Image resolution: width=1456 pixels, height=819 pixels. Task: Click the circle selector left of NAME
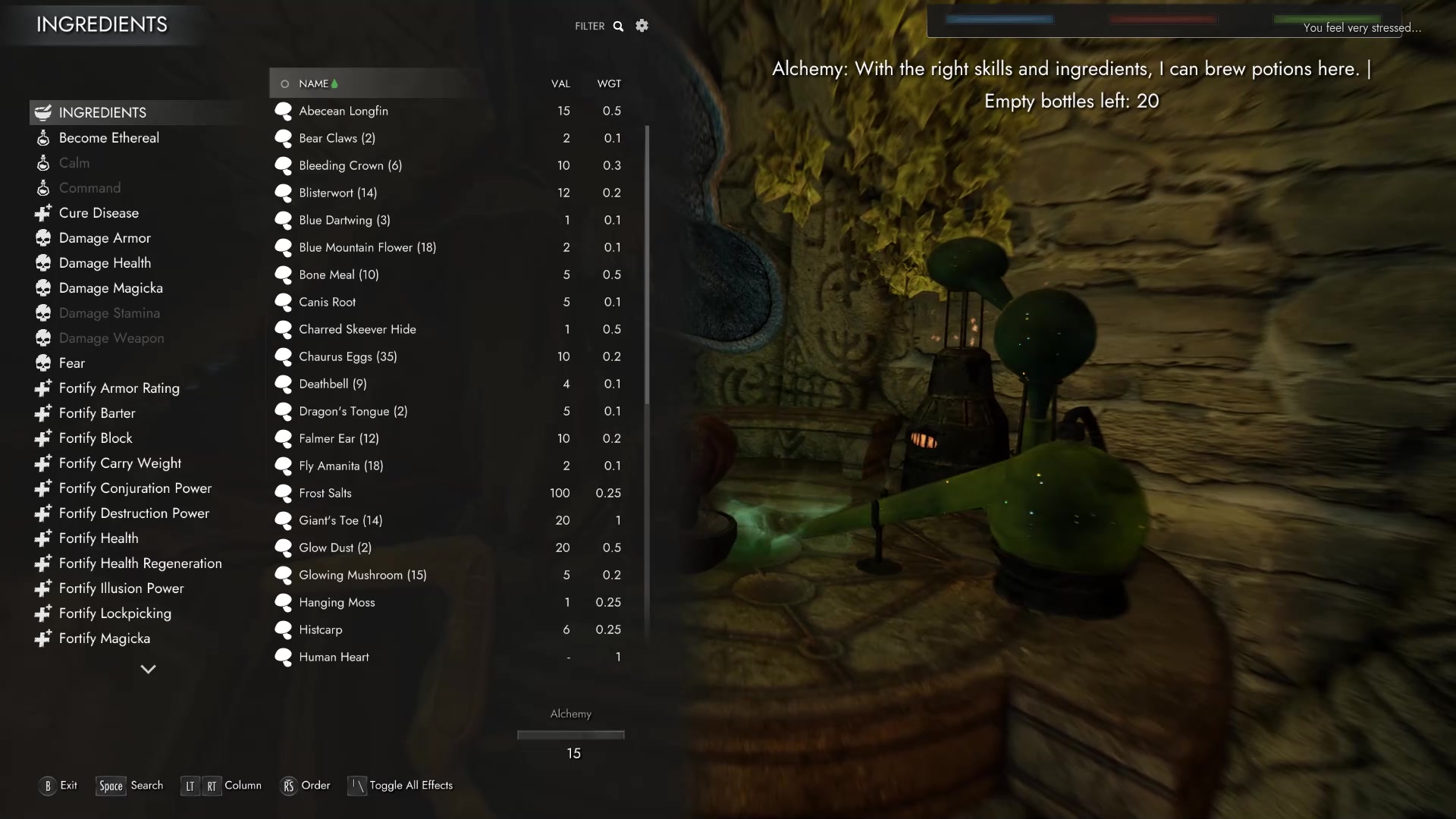285,83
